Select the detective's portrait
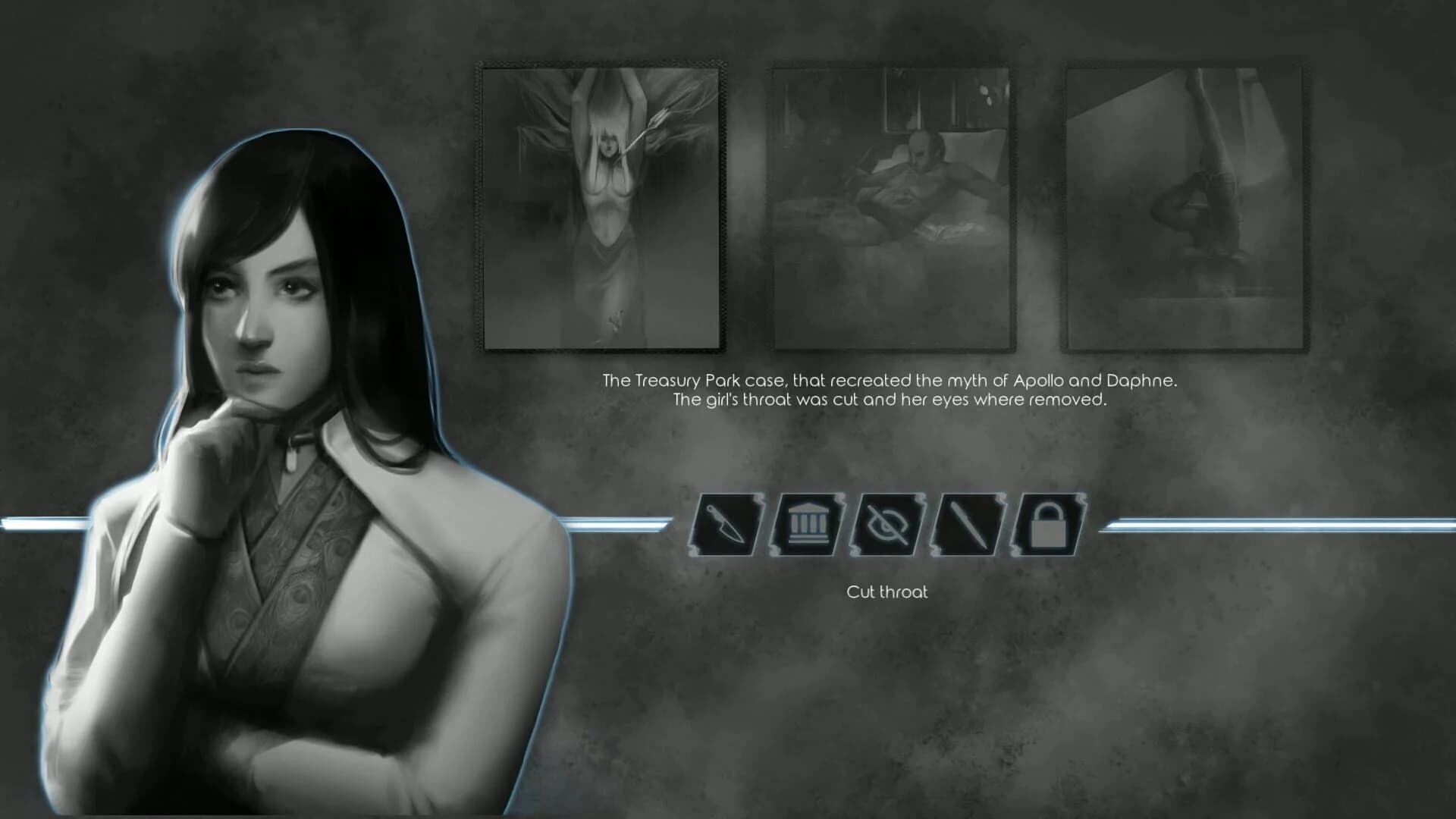Image resolution: width=1456 pixels, height=819 pixels. [x=288, y=379]
